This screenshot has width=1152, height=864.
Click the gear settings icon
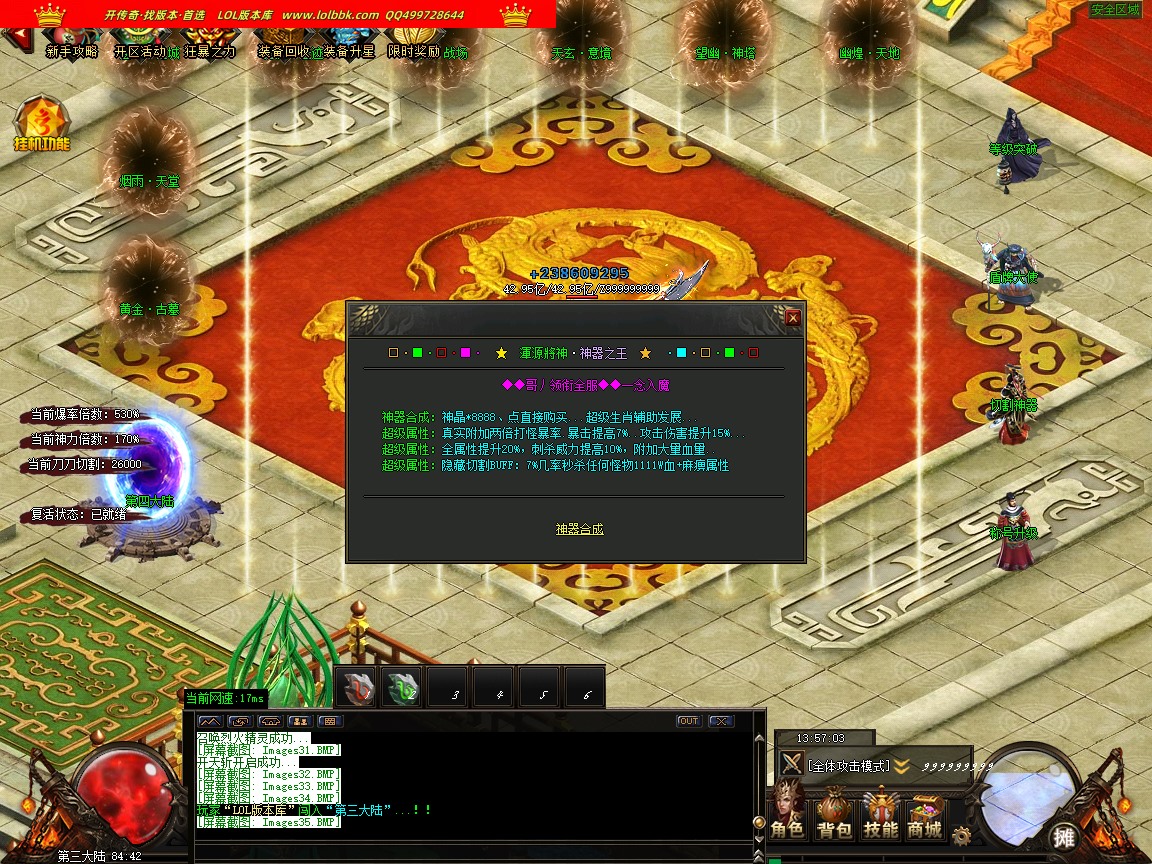coord(962,835)
